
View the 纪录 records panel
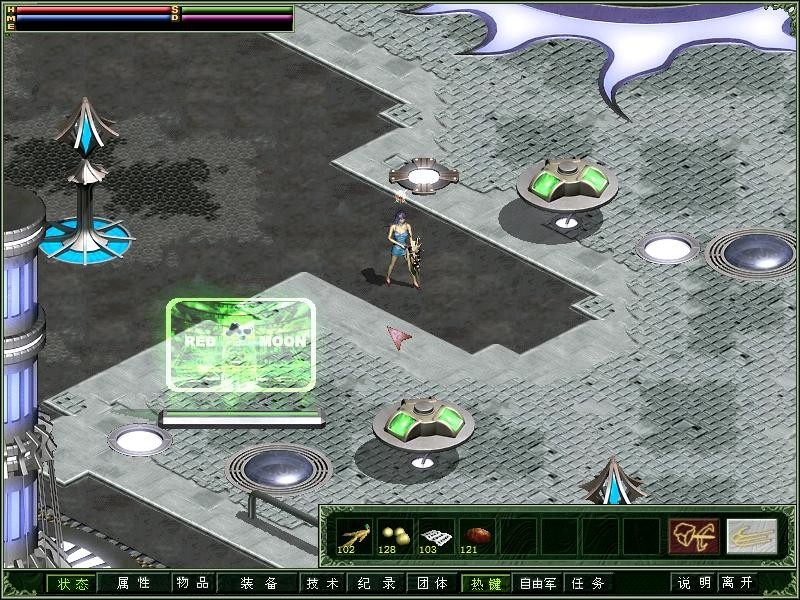pyautogui.click(x=377, y=583)
